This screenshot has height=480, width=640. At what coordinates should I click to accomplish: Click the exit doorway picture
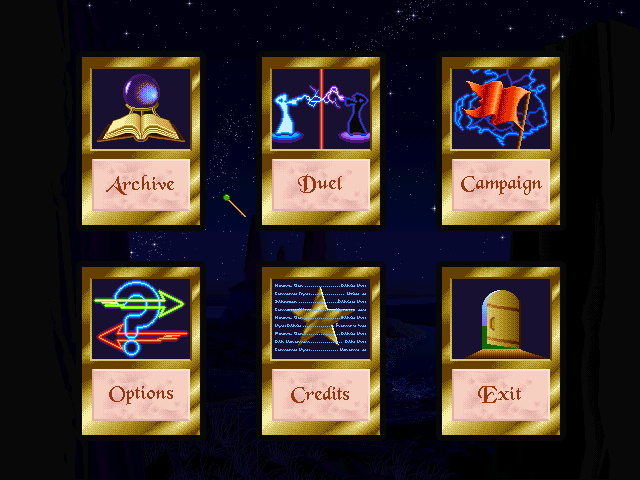(x=501, y=318)
